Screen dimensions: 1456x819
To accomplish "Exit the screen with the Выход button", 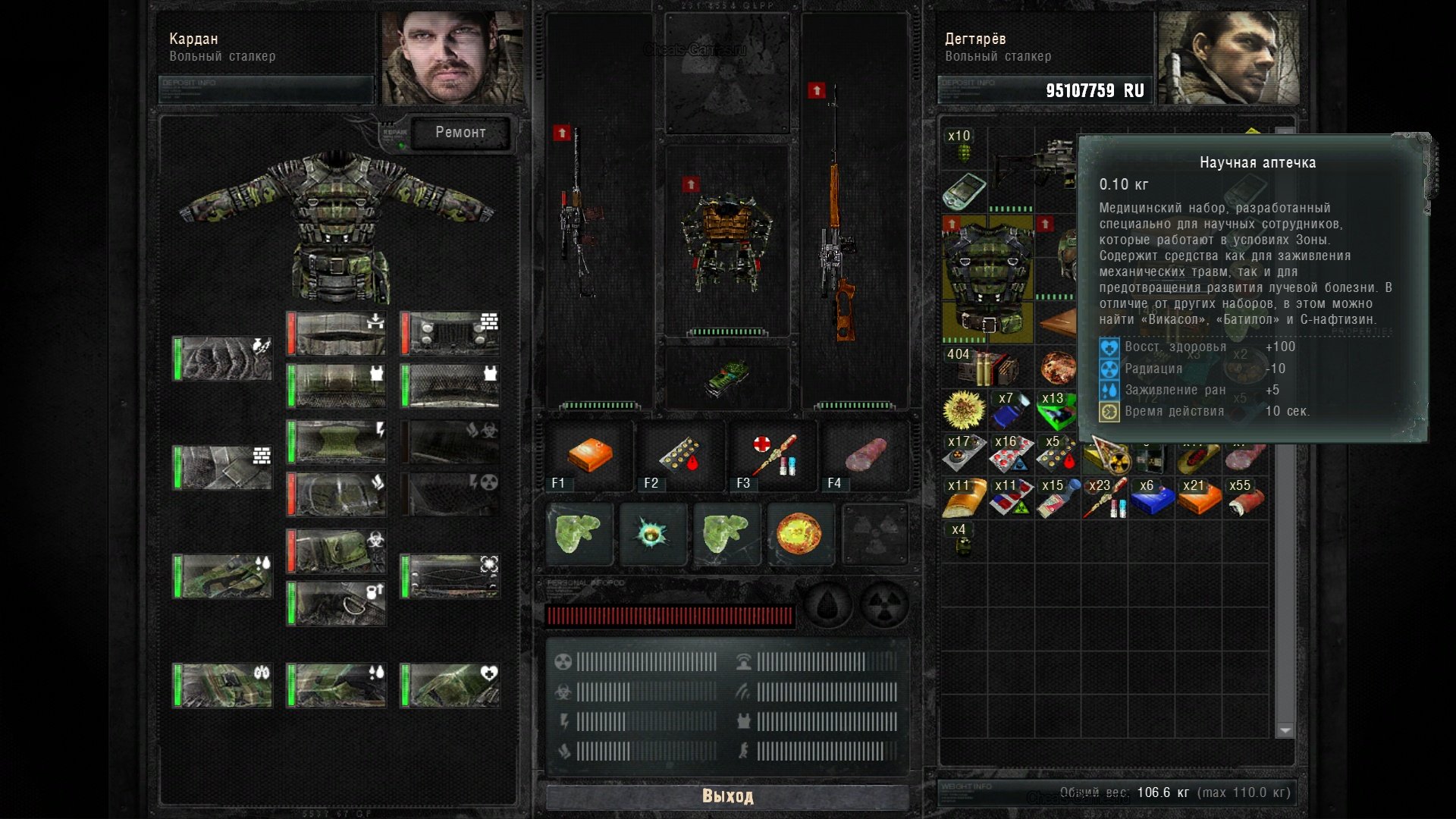I will coord(727,795).
